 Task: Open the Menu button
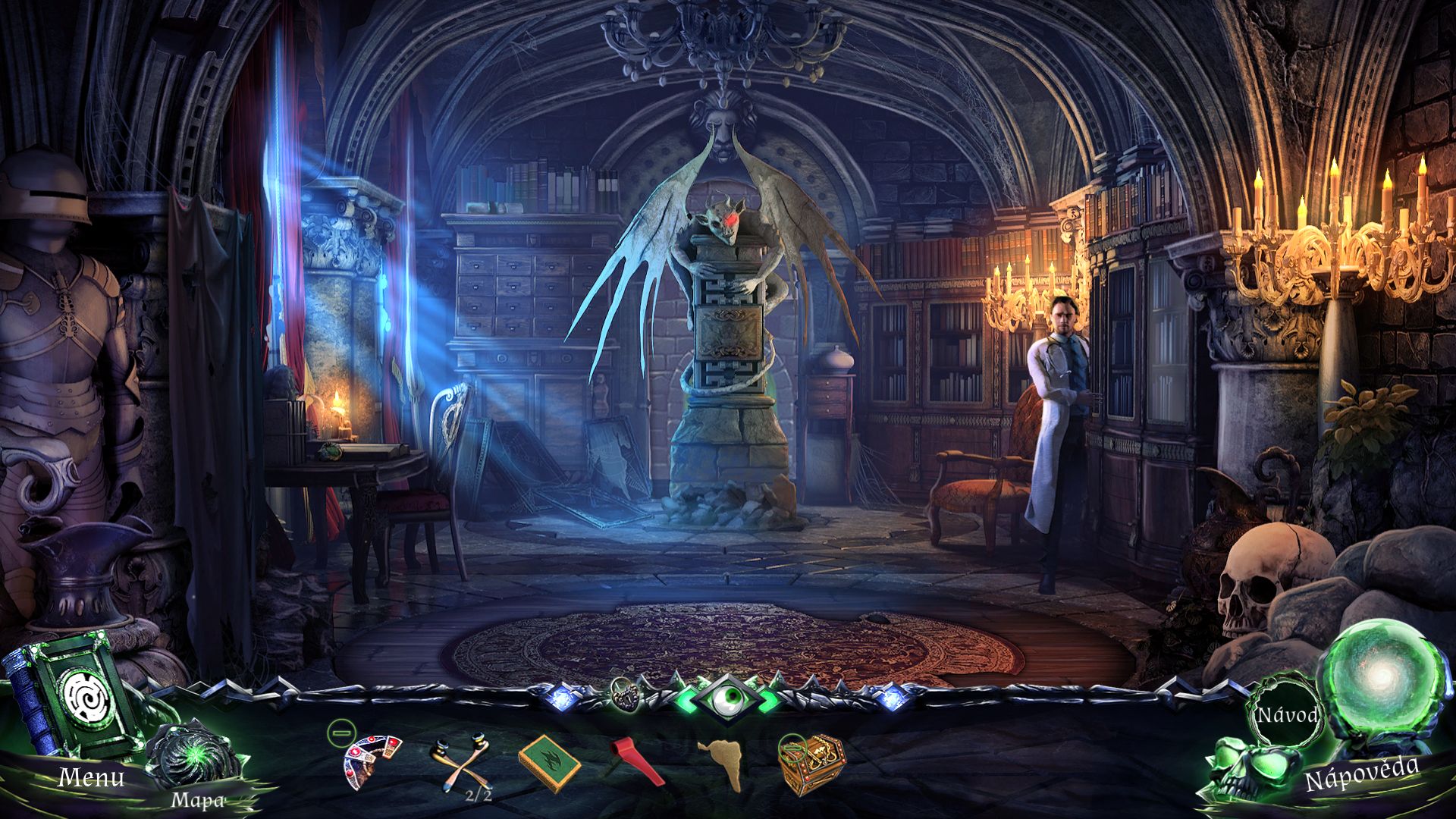coord(91,777)
